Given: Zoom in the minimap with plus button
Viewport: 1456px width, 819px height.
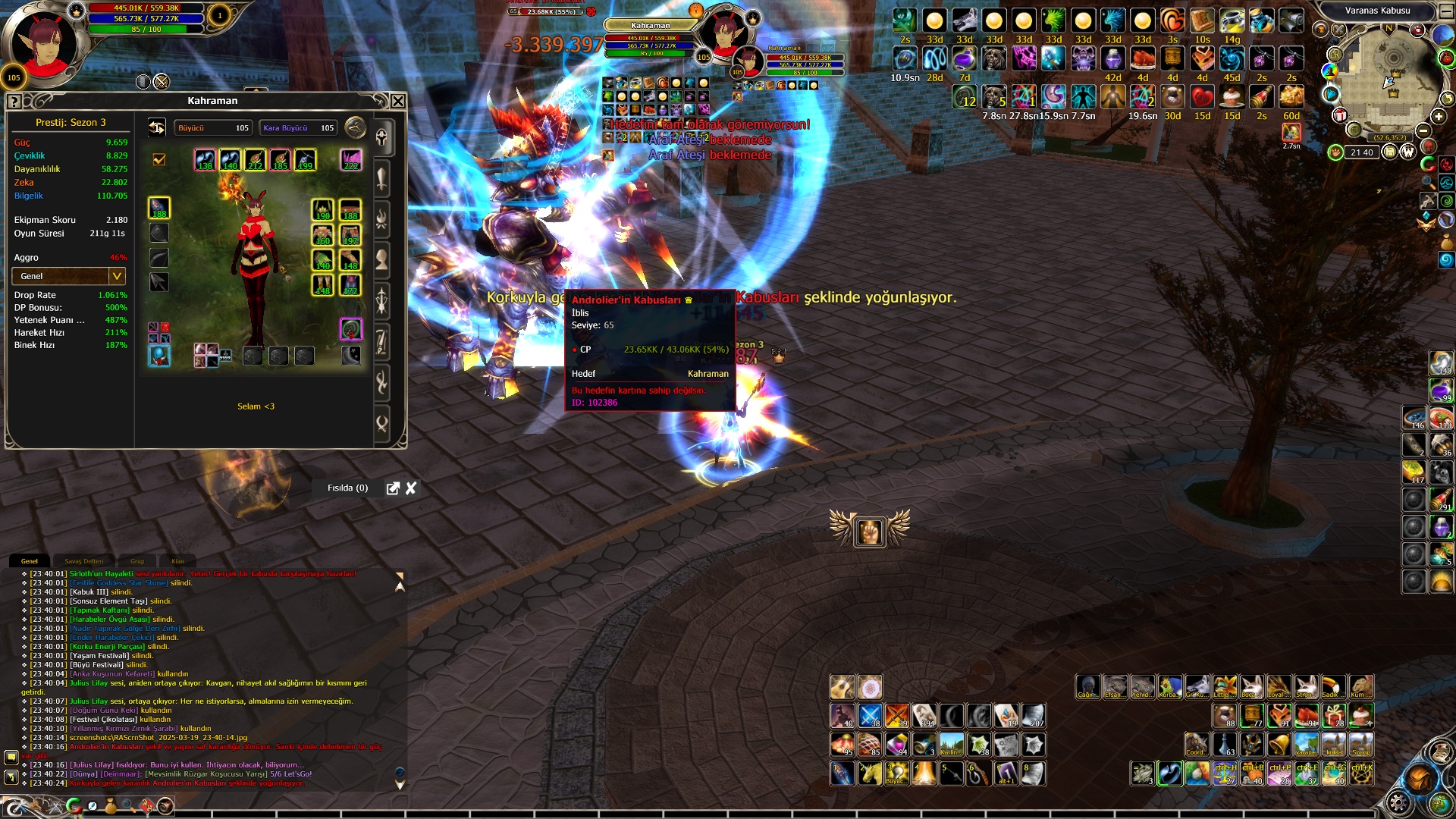Looking at the screenshot, I should click(1439, 116).
